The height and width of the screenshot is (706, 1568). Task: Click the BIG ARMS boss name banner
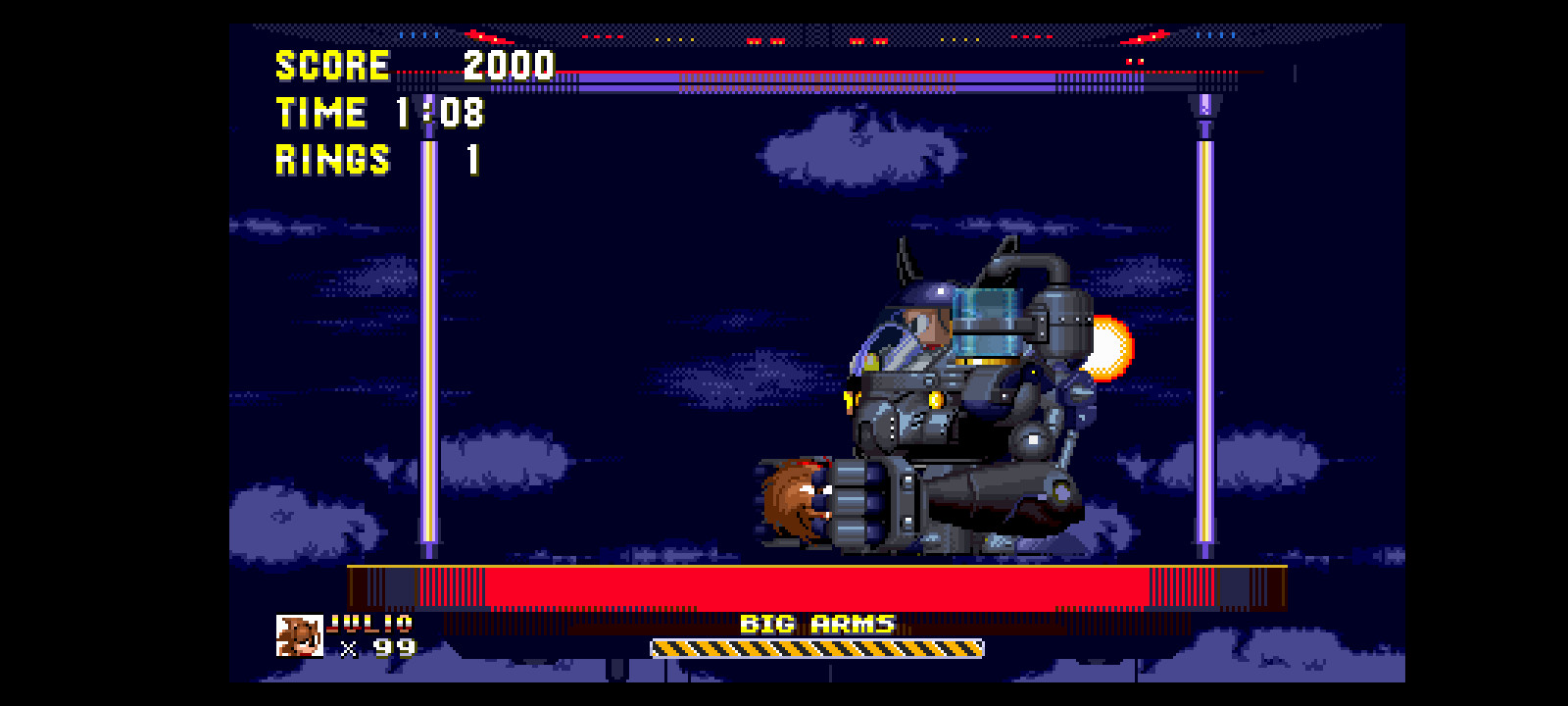click(x=818, y=621)
